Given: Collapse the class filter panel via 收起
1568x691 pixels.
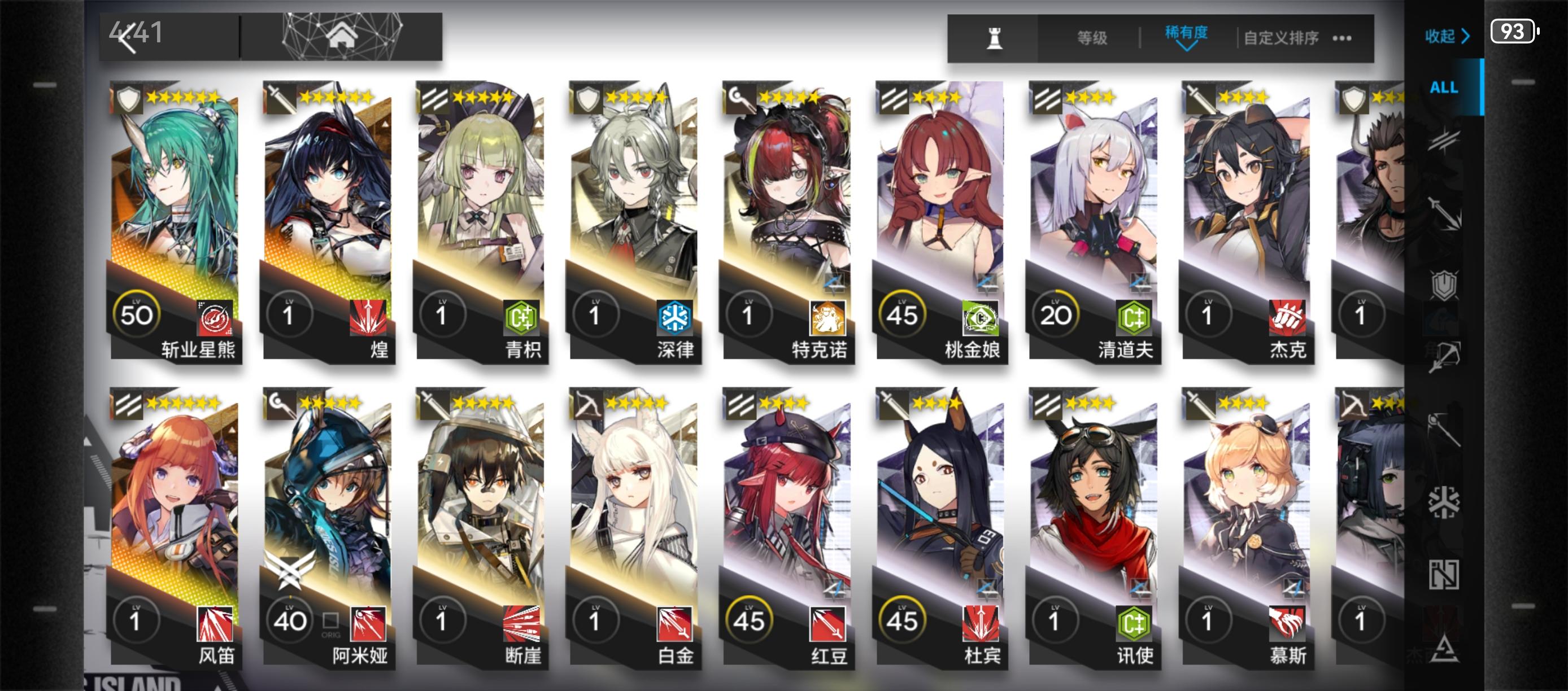Looking at the screenshot, I should tap(1447, 37).
